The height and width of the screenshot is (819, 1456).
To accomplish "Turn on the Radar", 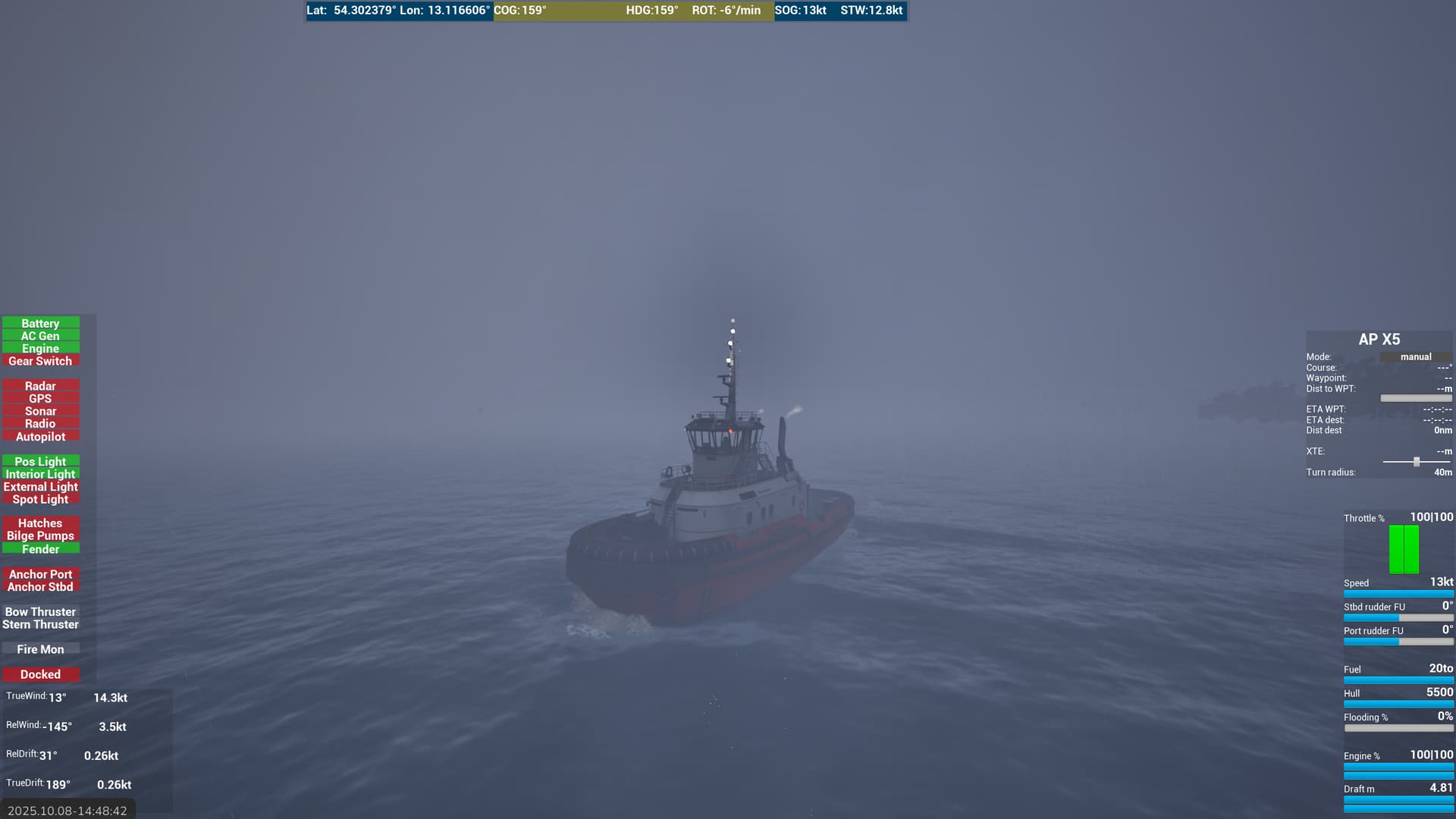I will (x=40, y=386).
